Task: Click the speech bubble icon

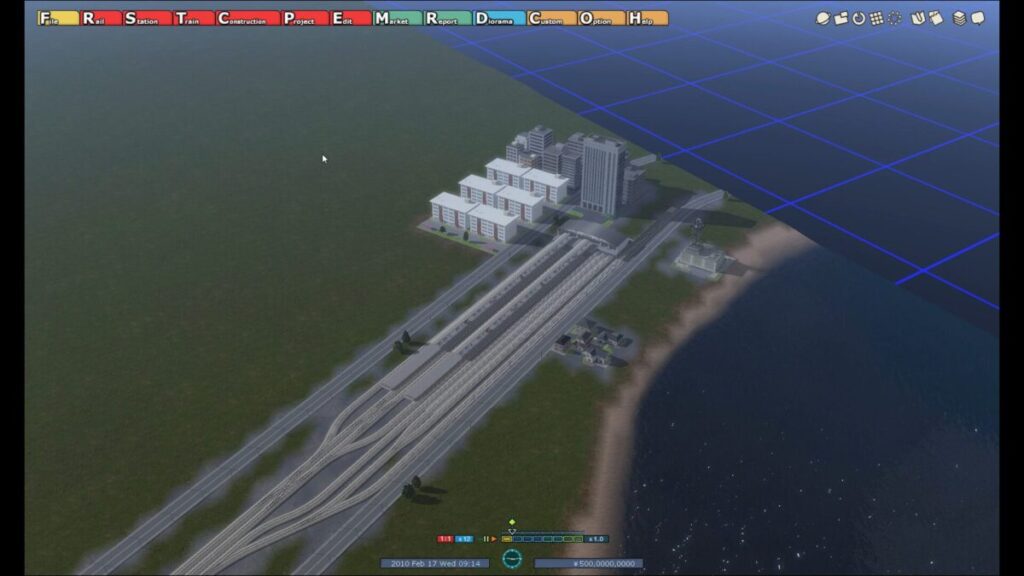Action: coord(978,18)
